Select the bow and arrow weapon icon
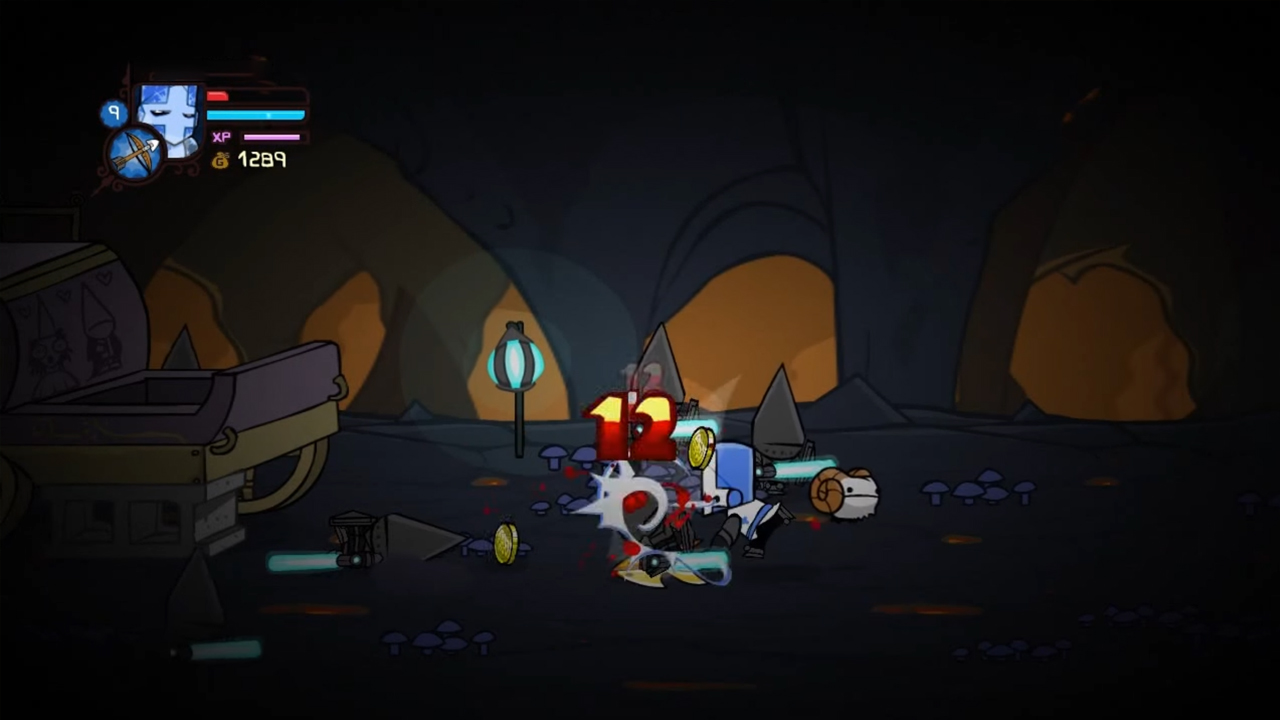This screenshot has width=1280, height=720. 136,154
